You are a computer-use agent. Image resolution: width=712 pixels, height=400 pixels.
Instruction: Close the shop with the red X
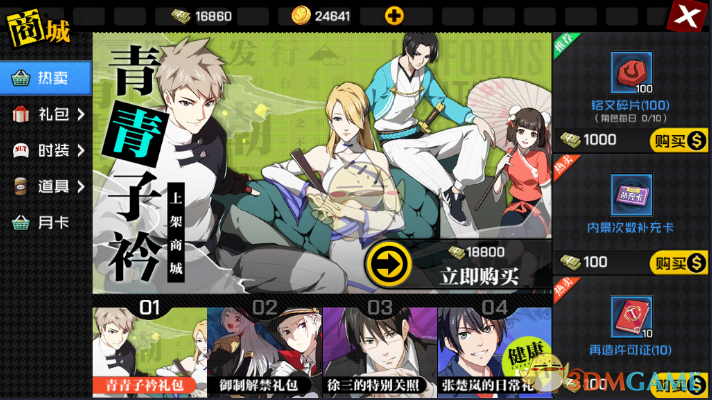[685, 16]
